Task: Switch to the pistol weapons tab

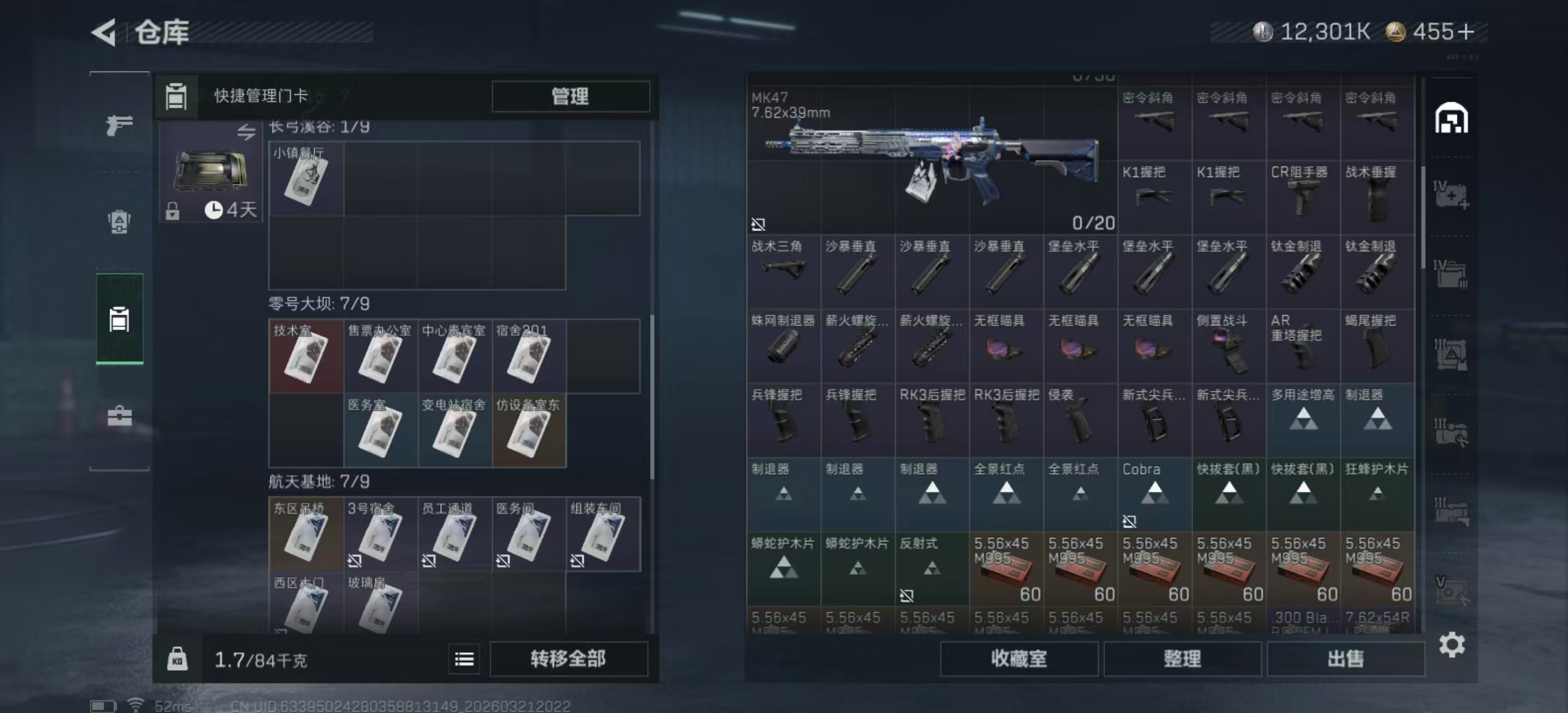Action: [119, 125]
